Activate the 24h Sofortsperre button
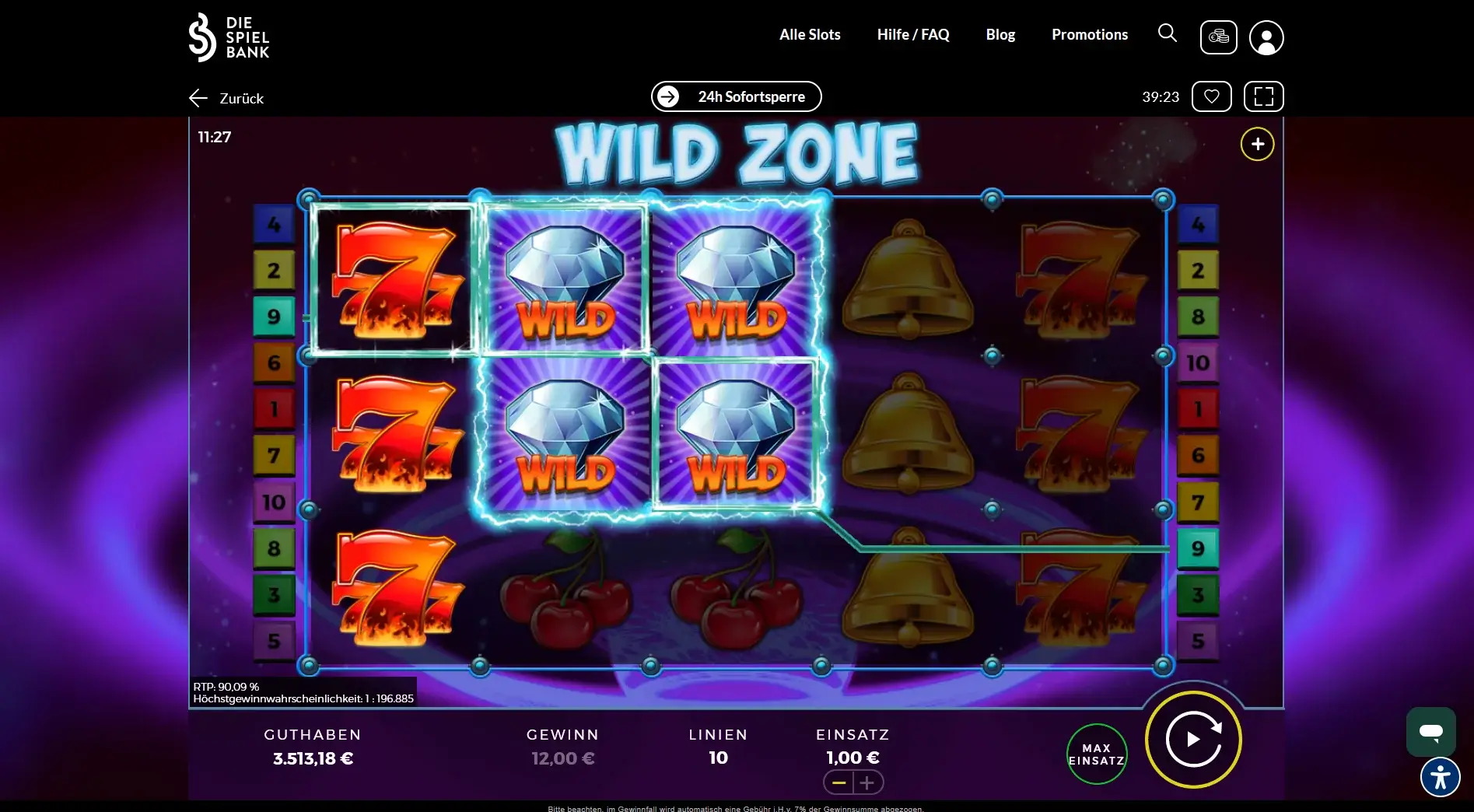This screenshot has width=1474, height=812. pos(736,96)
